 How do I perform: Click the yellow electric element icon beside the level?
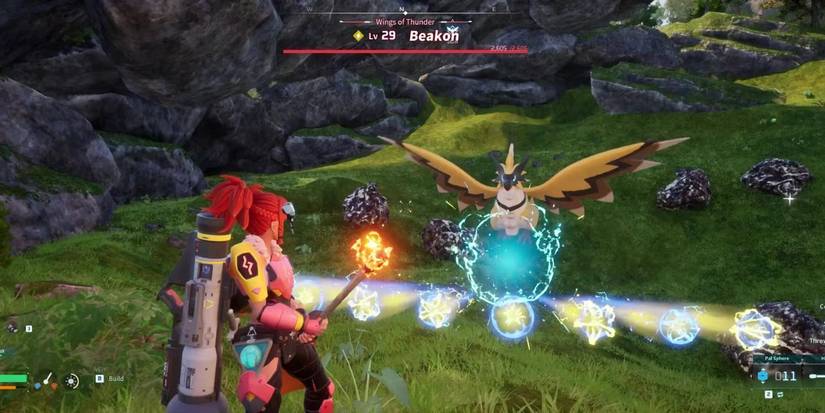pos(358,35)
